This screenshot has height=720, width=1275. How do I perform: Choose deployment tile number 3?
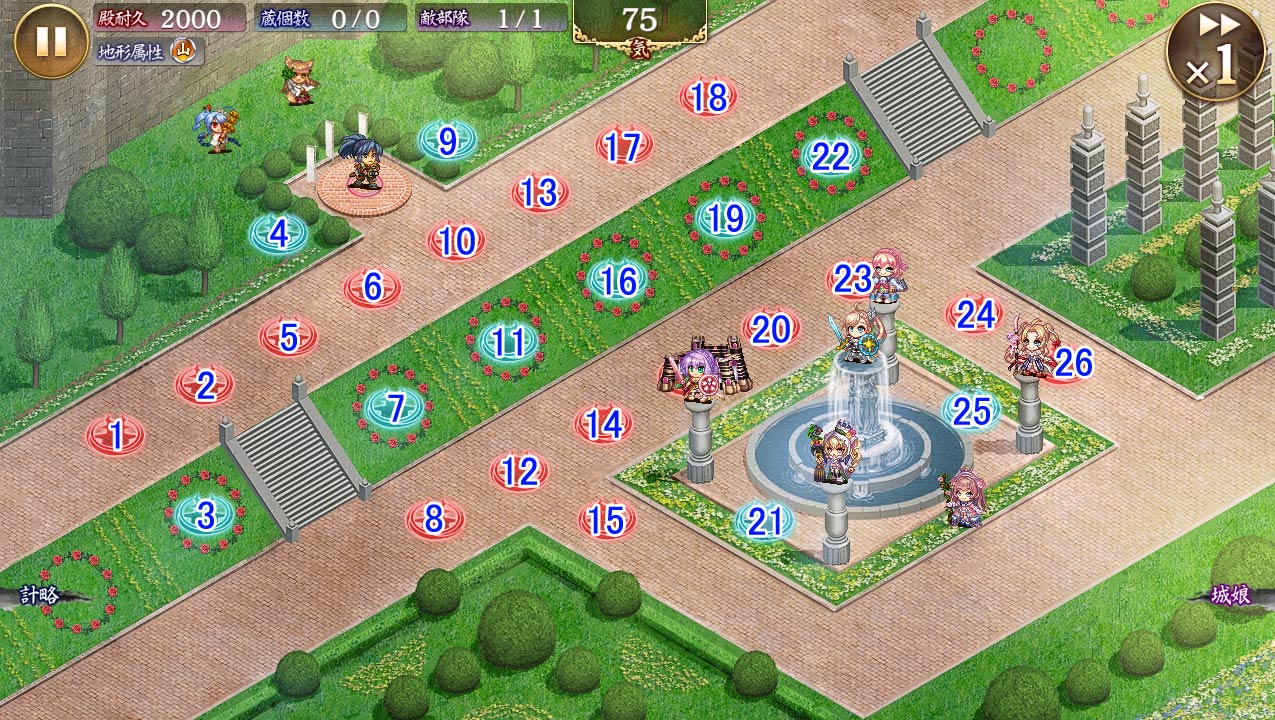[x=205, y=516]
